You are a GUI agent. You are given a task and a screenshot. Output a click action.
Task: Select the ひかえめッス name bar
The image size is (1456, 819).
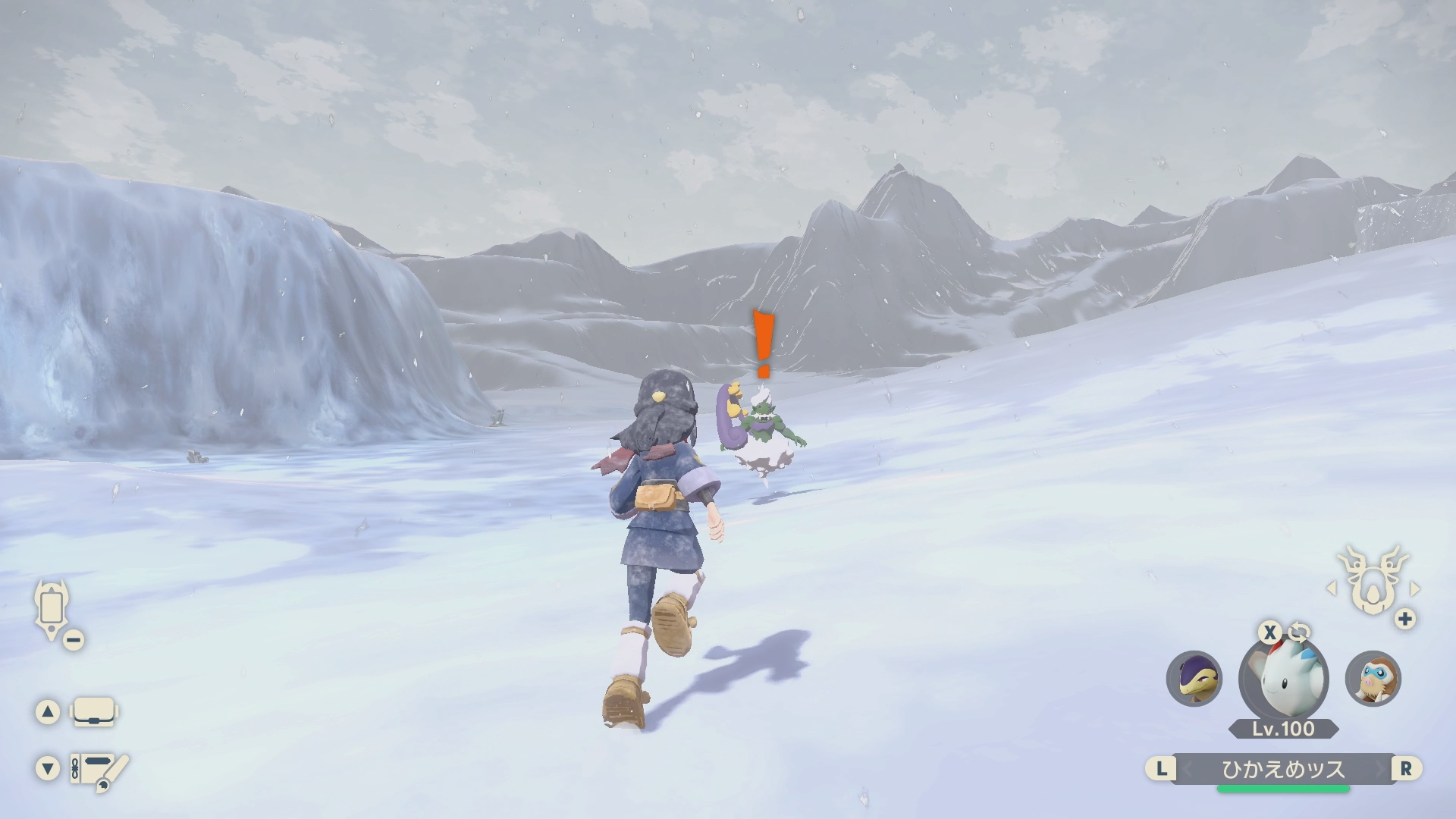[1283, 769]
